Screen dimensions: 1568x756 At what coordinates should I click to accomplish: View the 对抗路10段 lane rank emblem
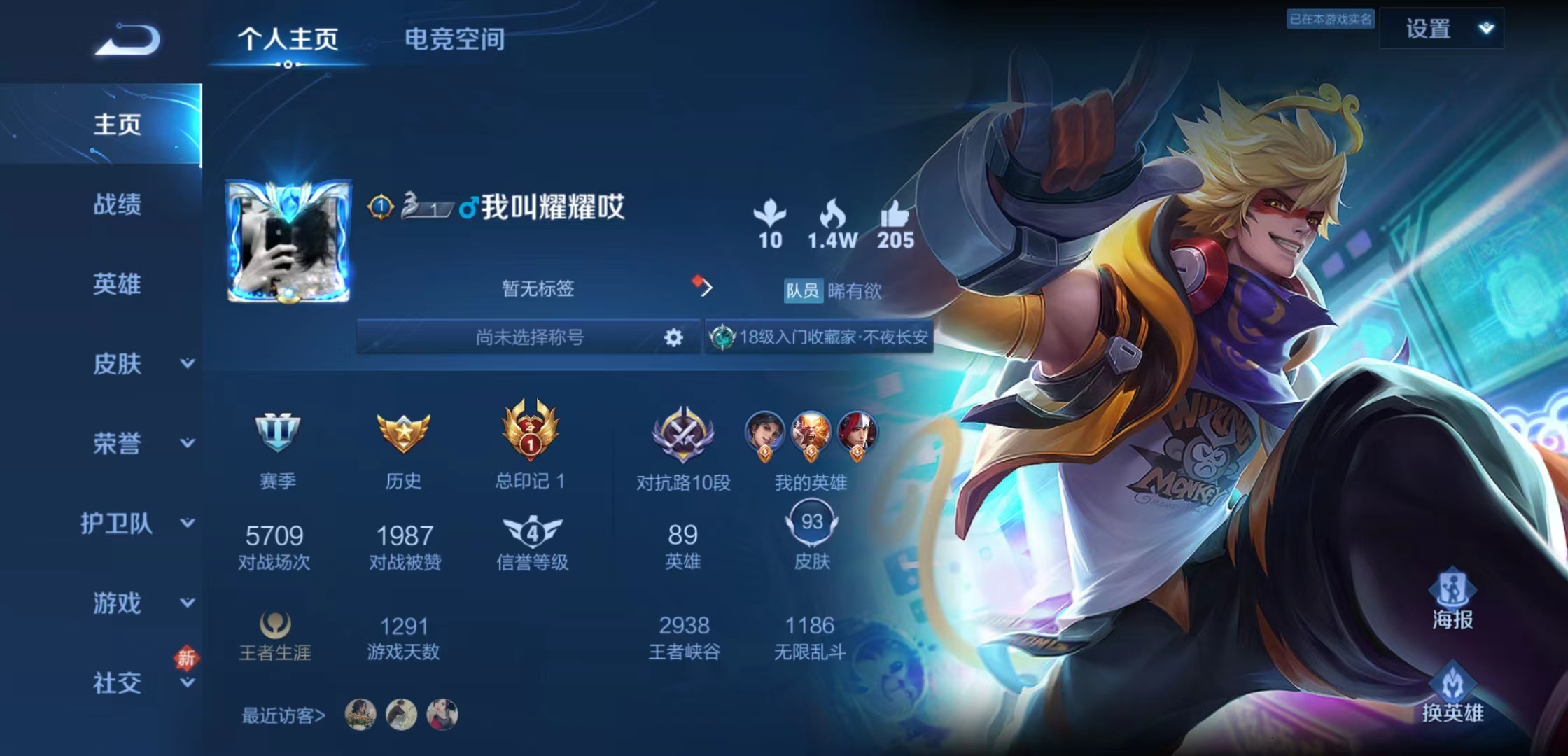683,434
